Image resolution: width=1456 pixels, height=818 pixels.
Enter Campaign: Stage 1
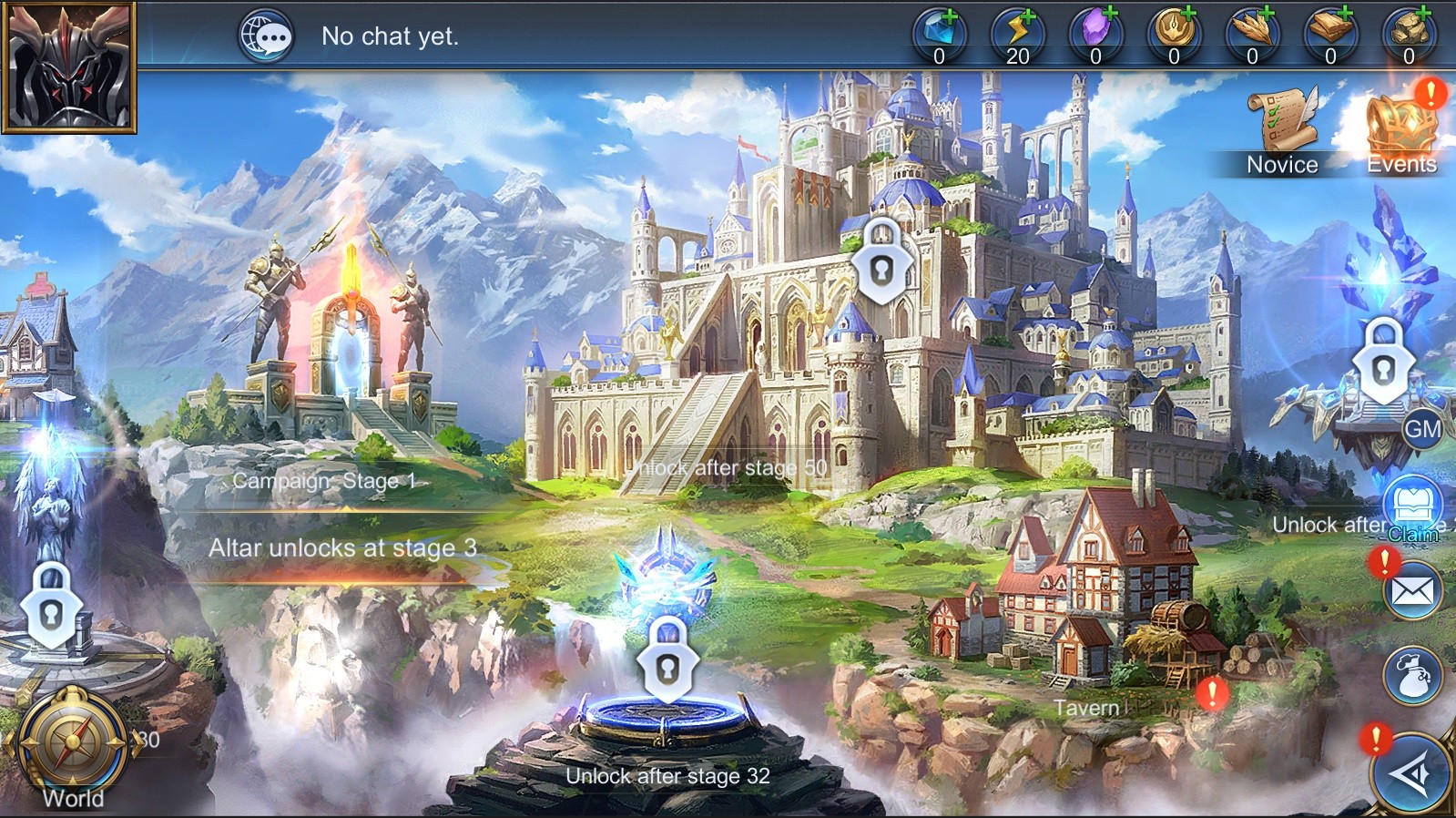[x=349, y=383]
